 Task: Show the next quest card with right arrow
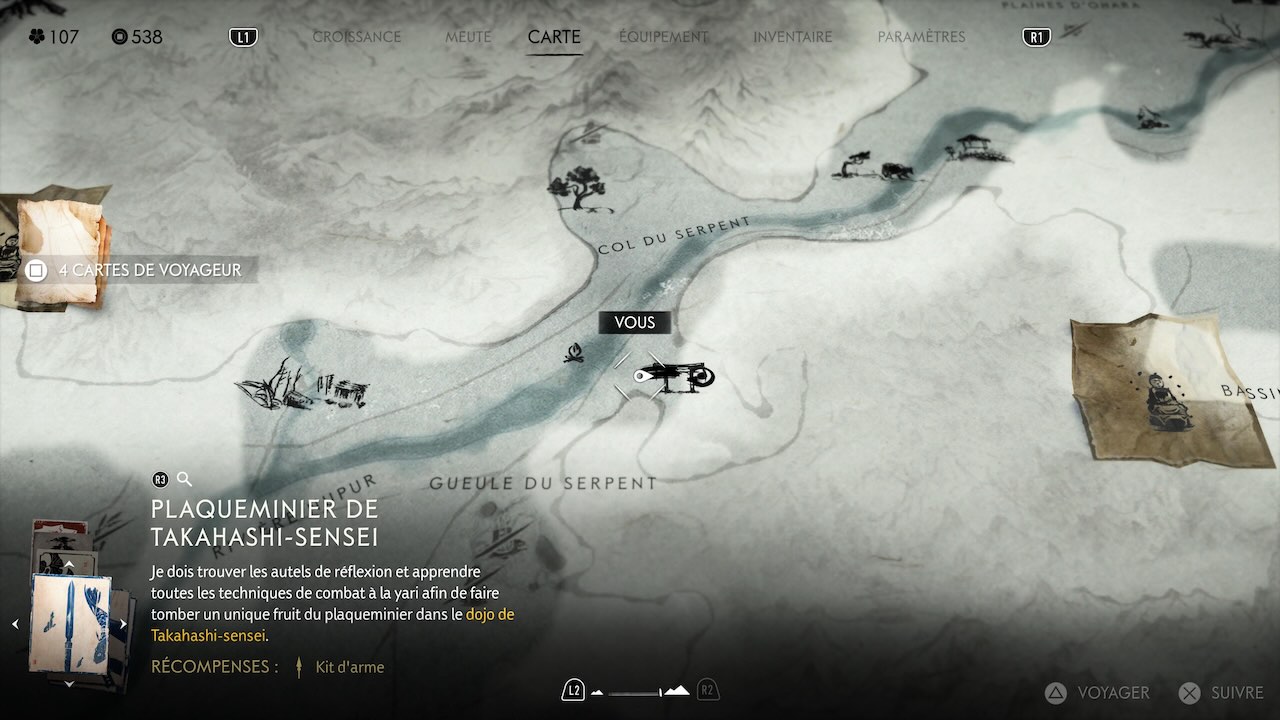(123, 624)
